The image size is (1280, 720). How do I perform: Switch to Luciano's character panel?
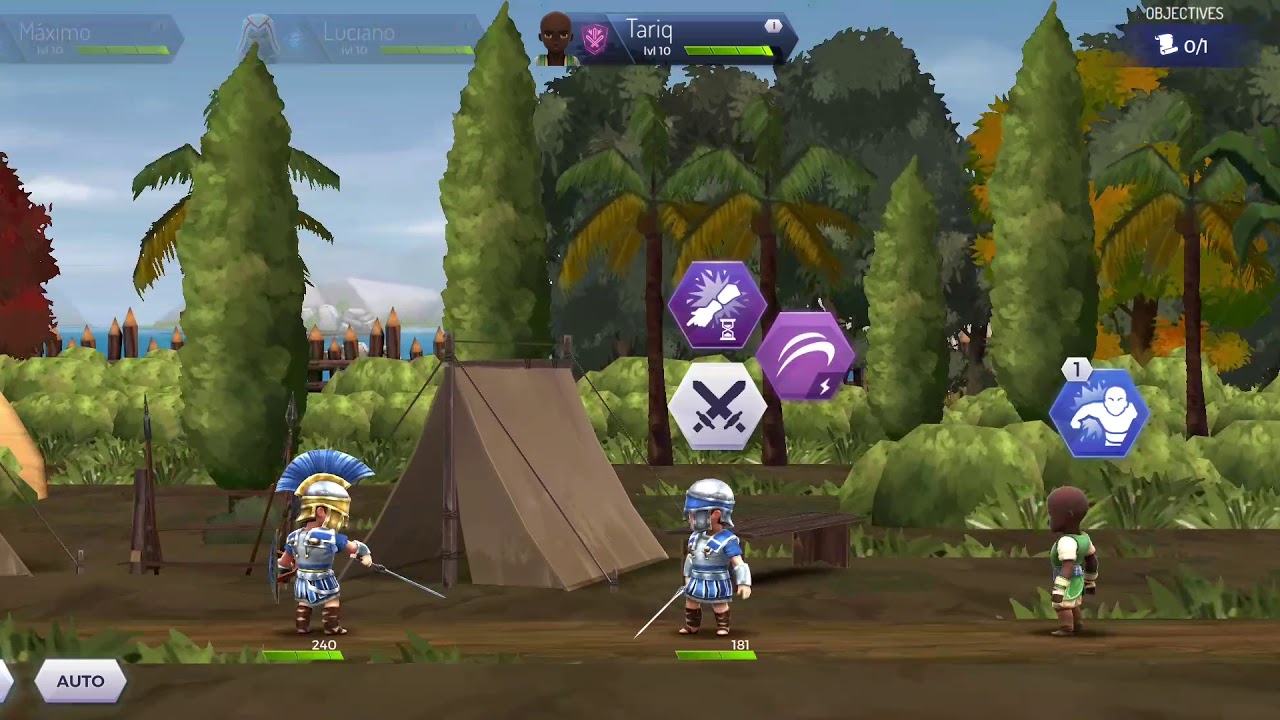coord(360,39)
